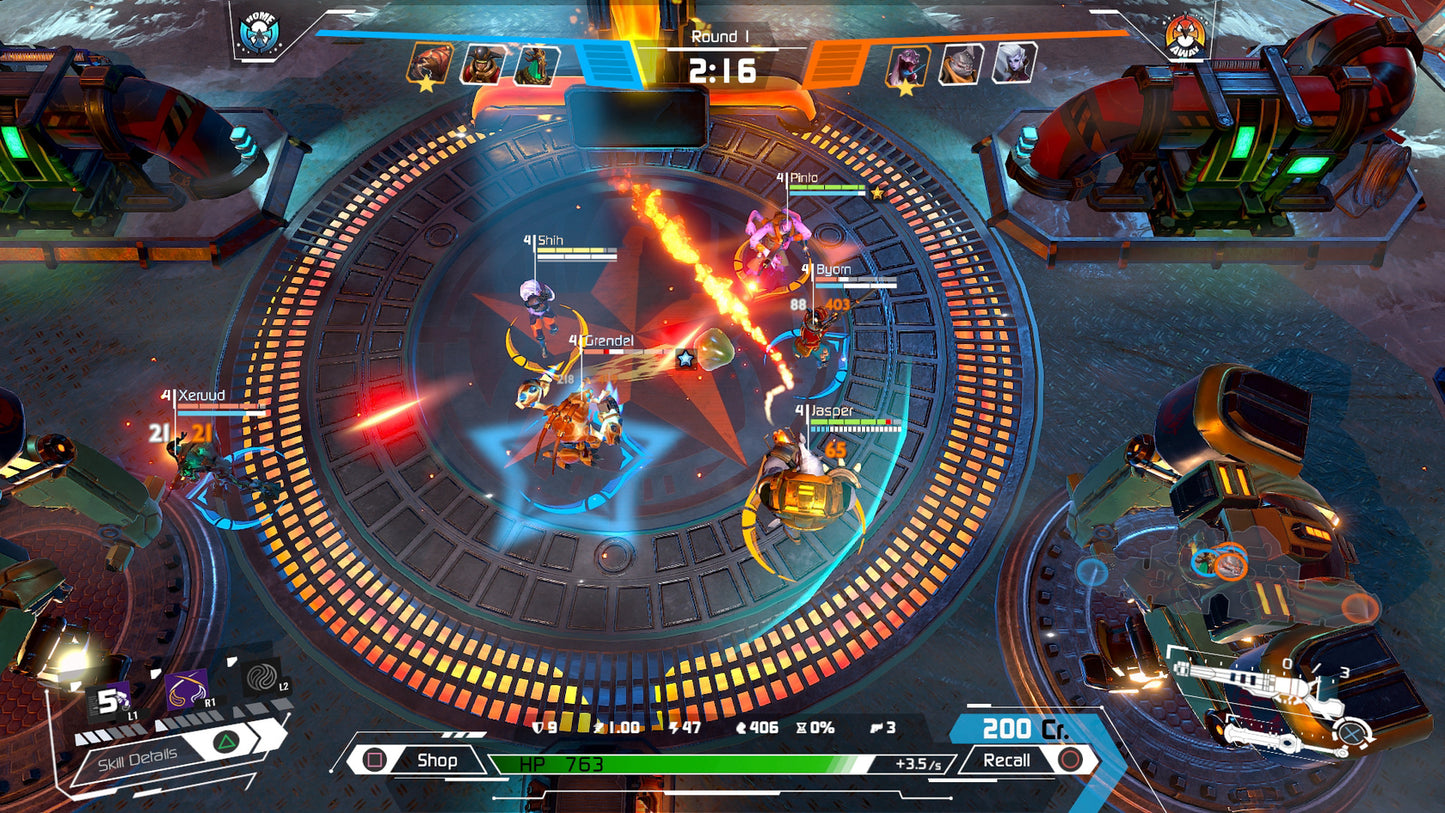
Task: Select the Away team emblem
Action: pyautogui.click(x=1185, y=35)
